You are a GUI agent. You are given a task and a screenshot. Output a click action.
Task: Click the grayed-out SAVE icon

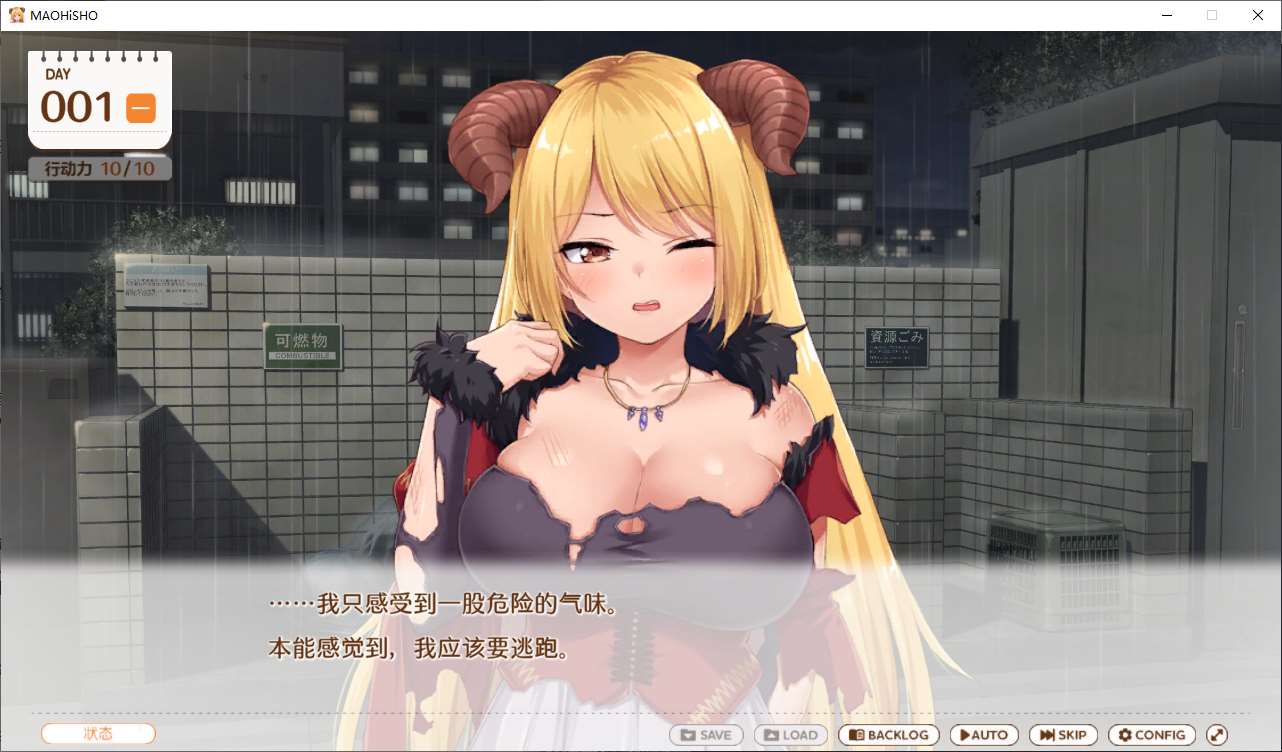tap(689, 734)
